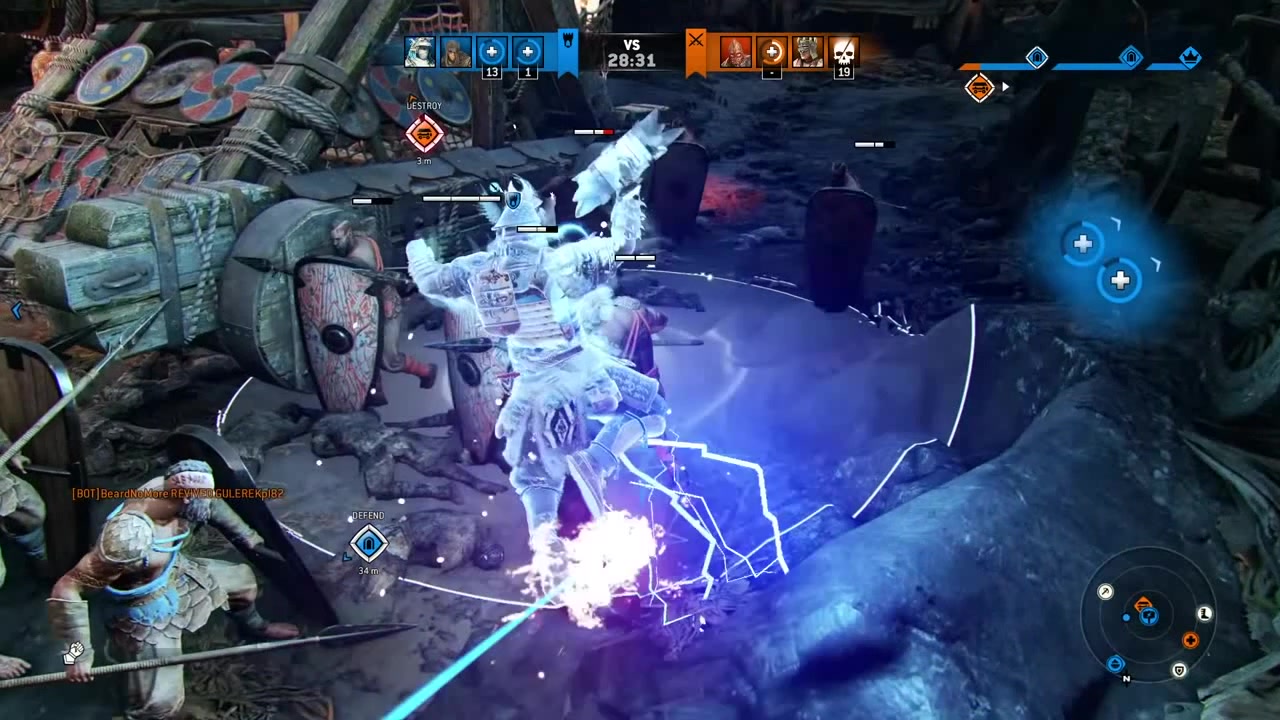Image resolution: width=1280 pixels, height=720 pixels.
Task: Select the orange battering ram icon top right
Action: 980,87
